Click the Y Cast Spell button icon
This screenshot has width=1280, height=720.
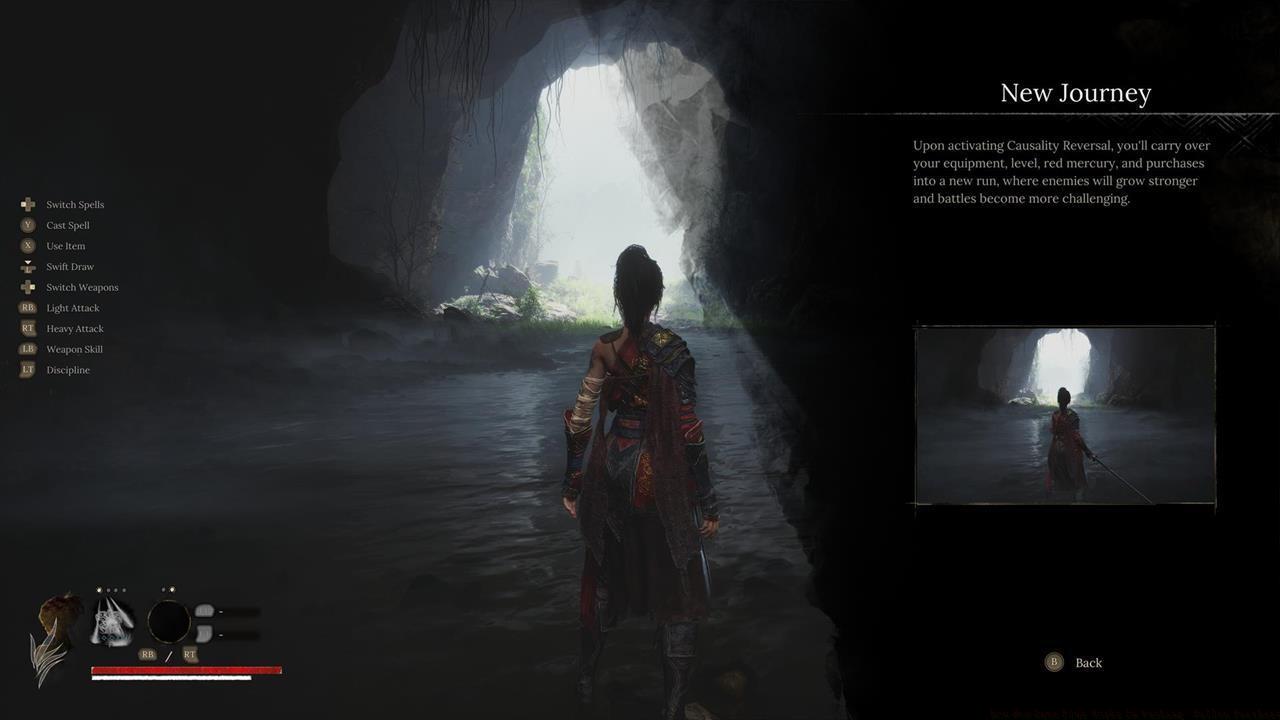pos(28,225)
